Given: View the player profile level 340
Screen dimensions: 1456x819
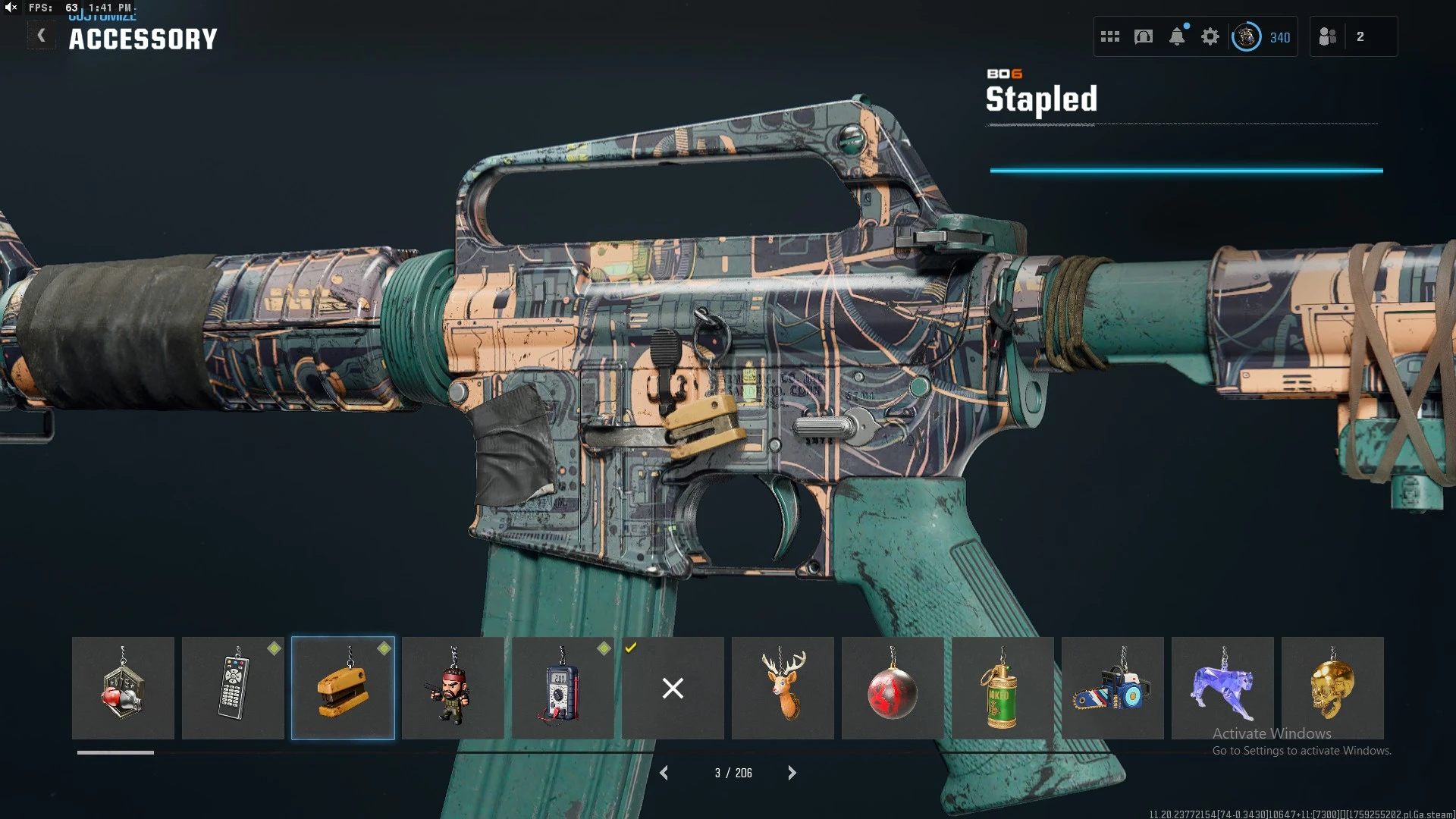Looking at the screenshot, I should [x=1263, y=36].
